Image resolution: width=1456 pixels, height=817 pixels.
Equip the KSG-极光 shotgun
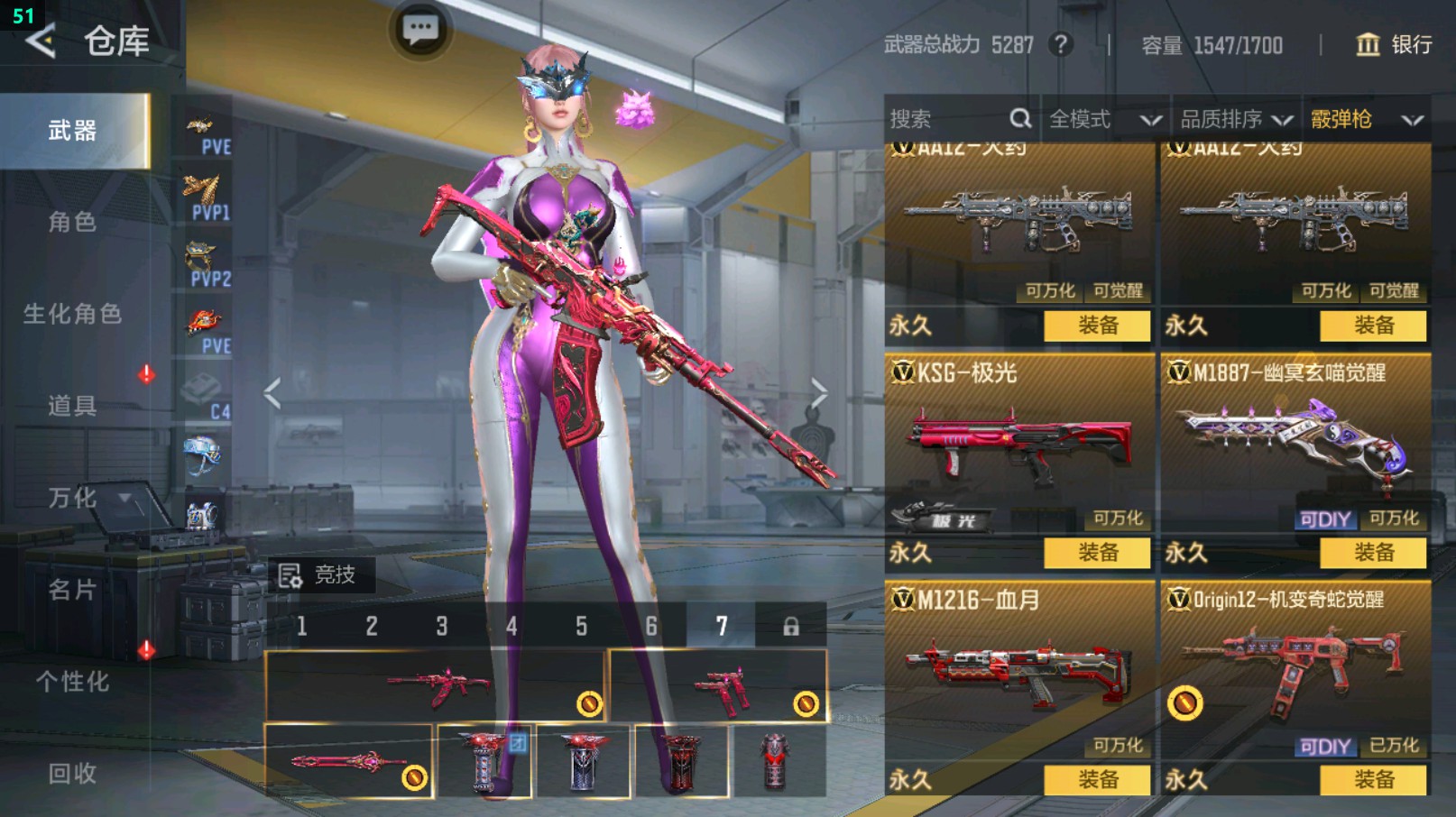(x=1097, y=553)
